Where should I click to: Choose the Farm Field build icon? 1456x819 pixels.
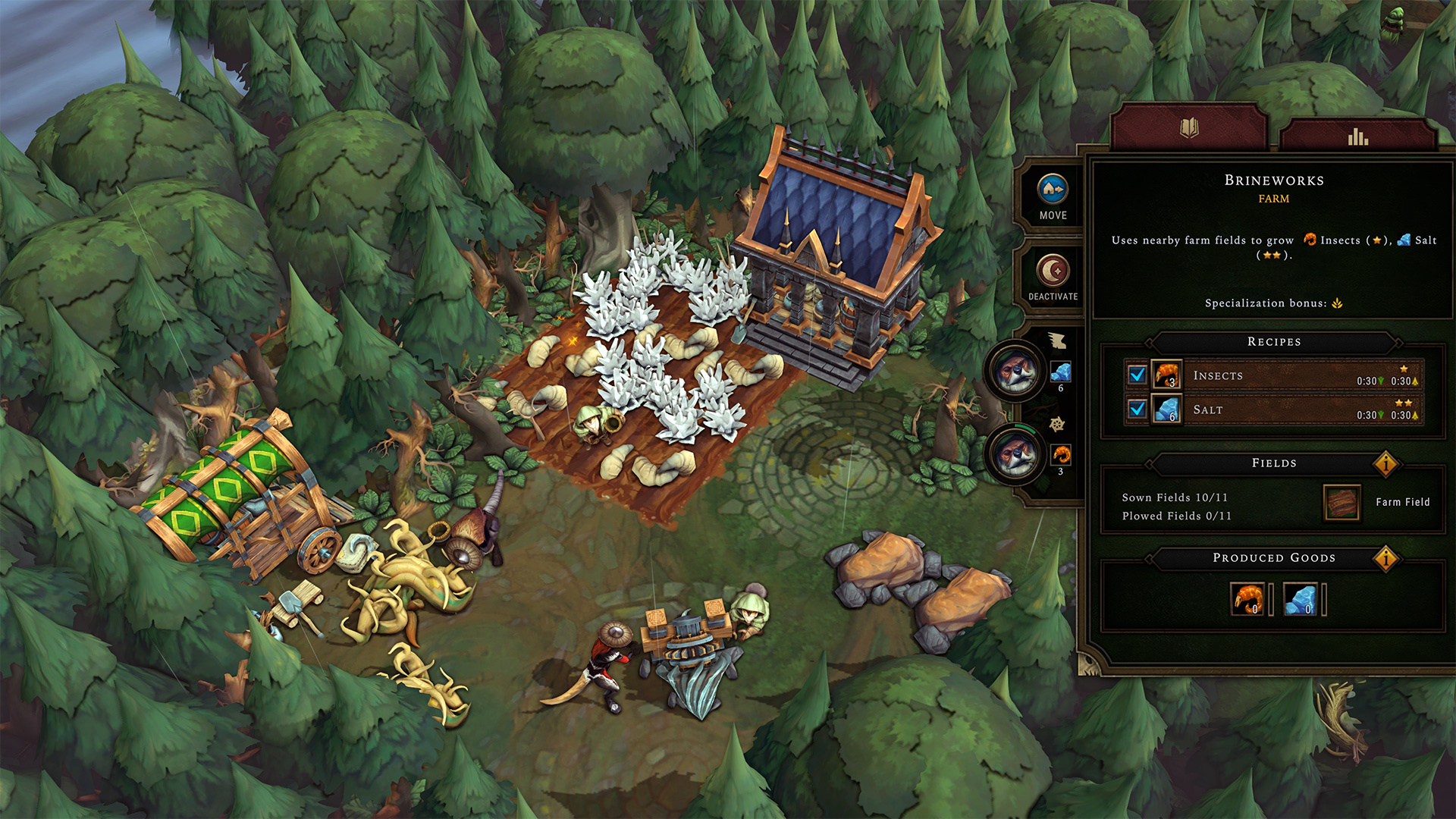tap(1341, 502)
